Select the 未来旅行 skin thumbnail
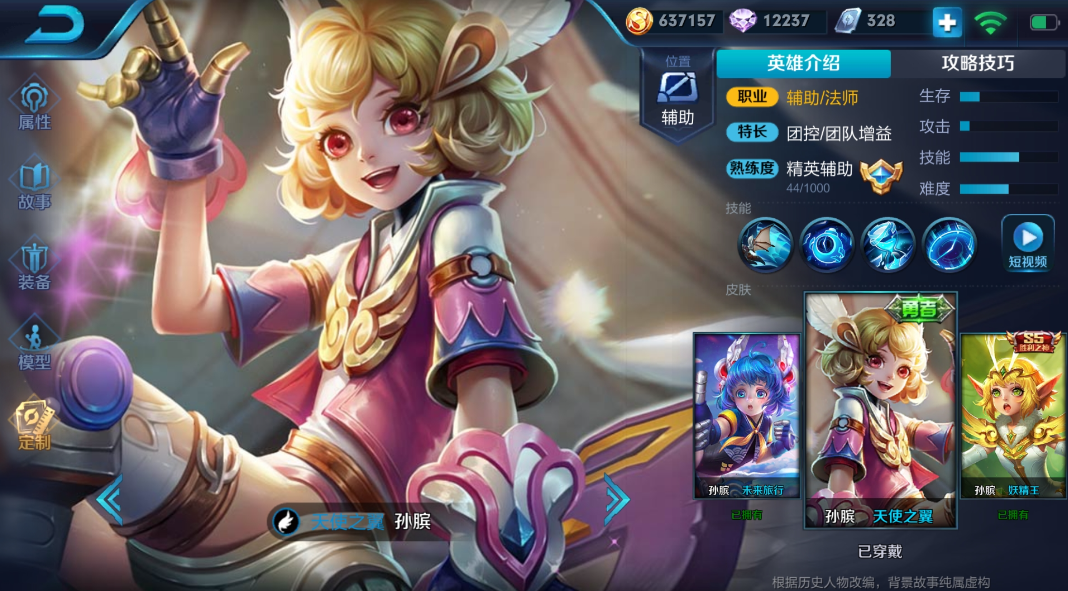Screen dimensions: 1068x591 pyautogui.click(x=747, y=415)
